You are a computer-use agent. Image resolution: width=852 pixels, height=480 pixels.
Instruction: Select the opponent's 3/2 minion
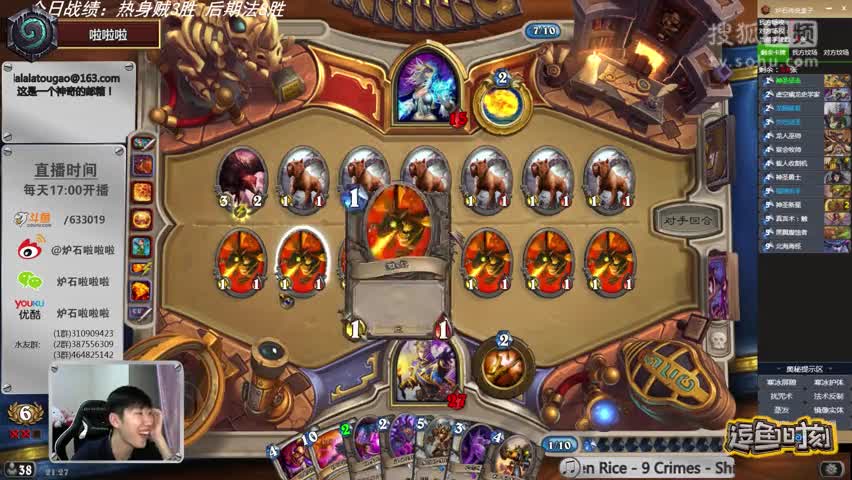(241, 178)
